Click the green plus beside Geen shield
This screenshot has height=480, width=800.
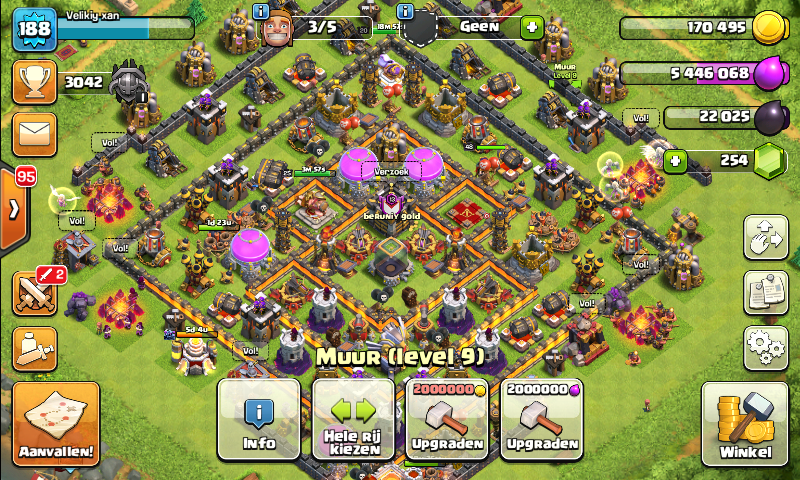point(531,27)
